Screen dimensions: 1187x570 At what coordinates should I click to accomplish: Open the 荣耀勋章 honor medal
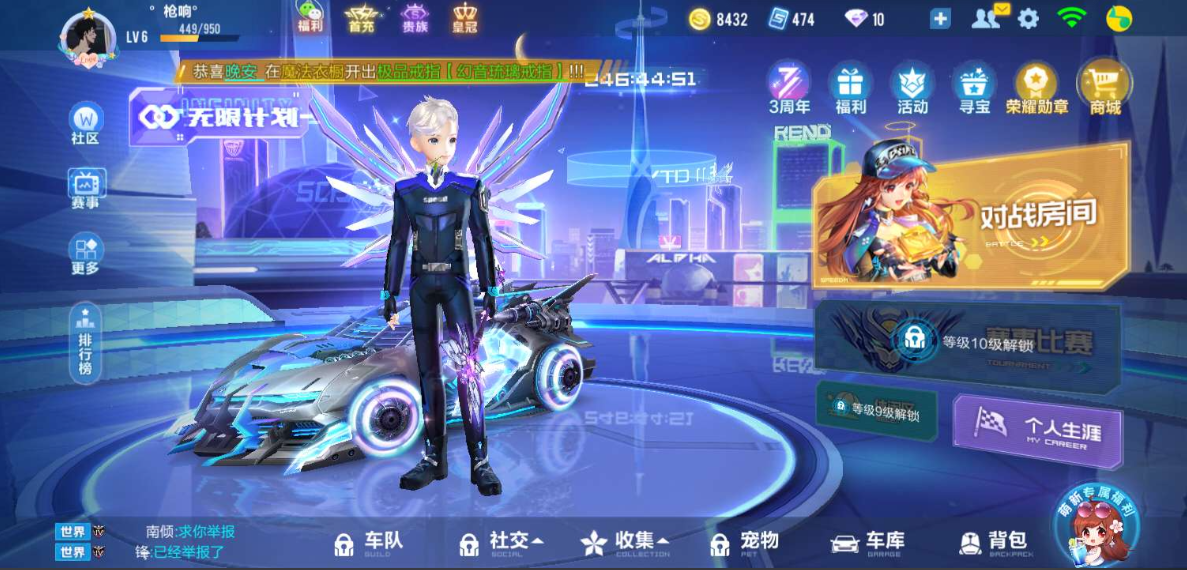coord(1037,87)
